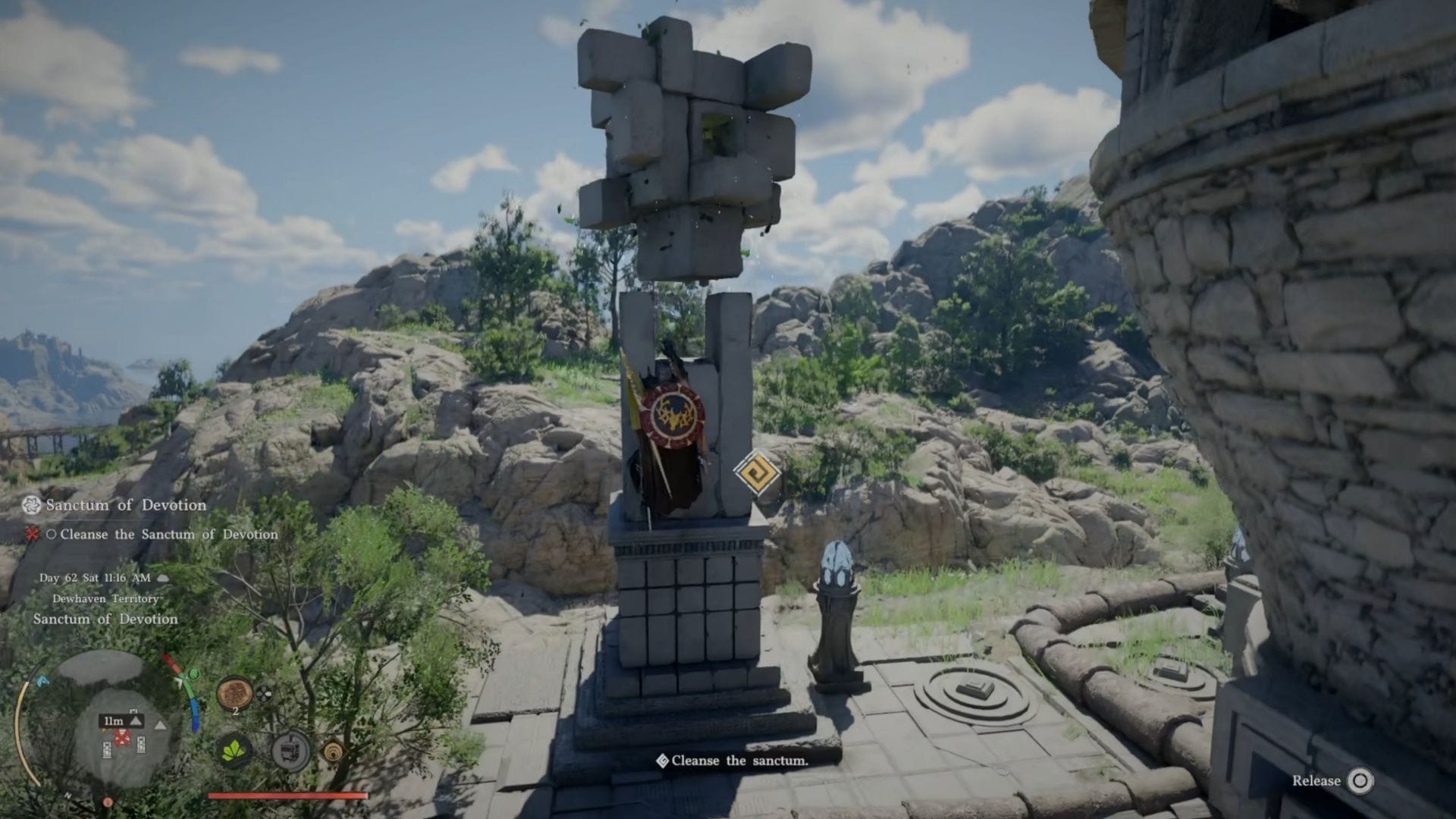Use the round food item slot
Image resolution: width=1456 pixels, height=819 pixels.
(x=234, y=694)
